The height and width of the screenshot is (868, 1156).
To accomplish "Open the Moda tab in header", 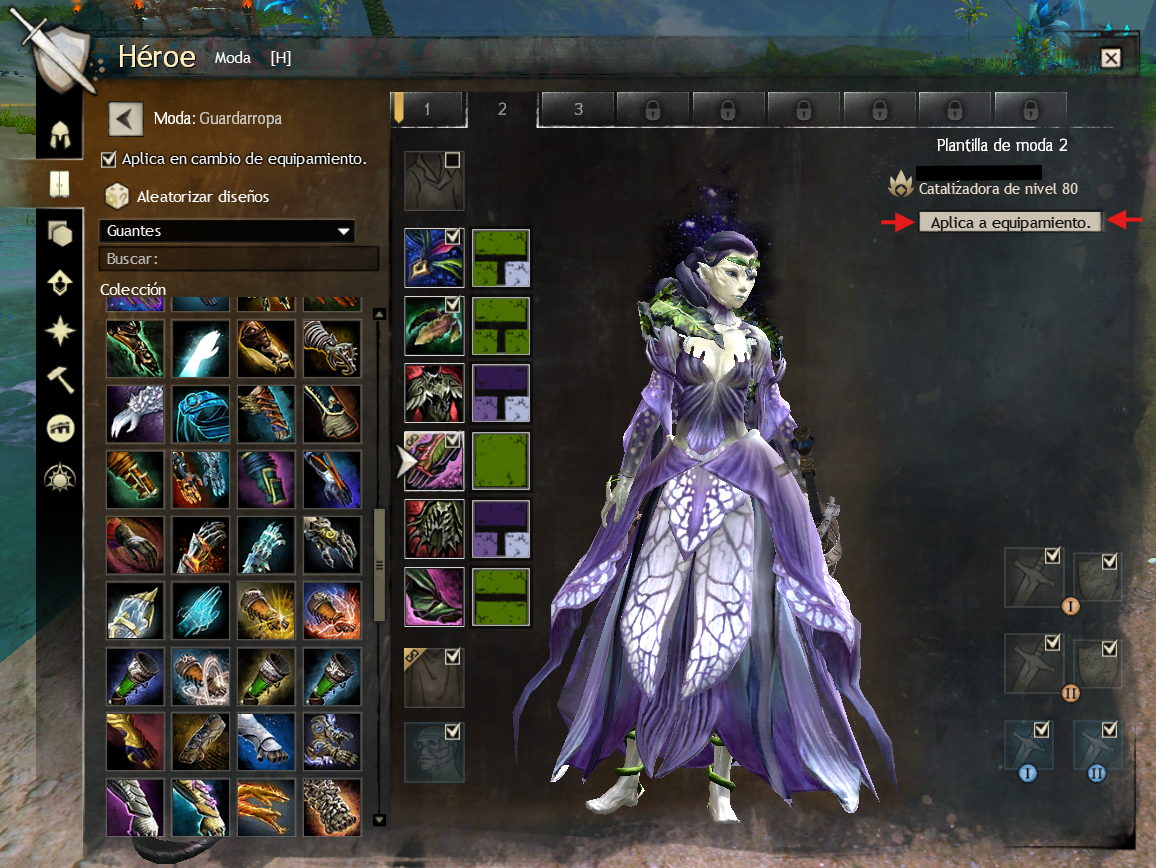I will 233,58.
